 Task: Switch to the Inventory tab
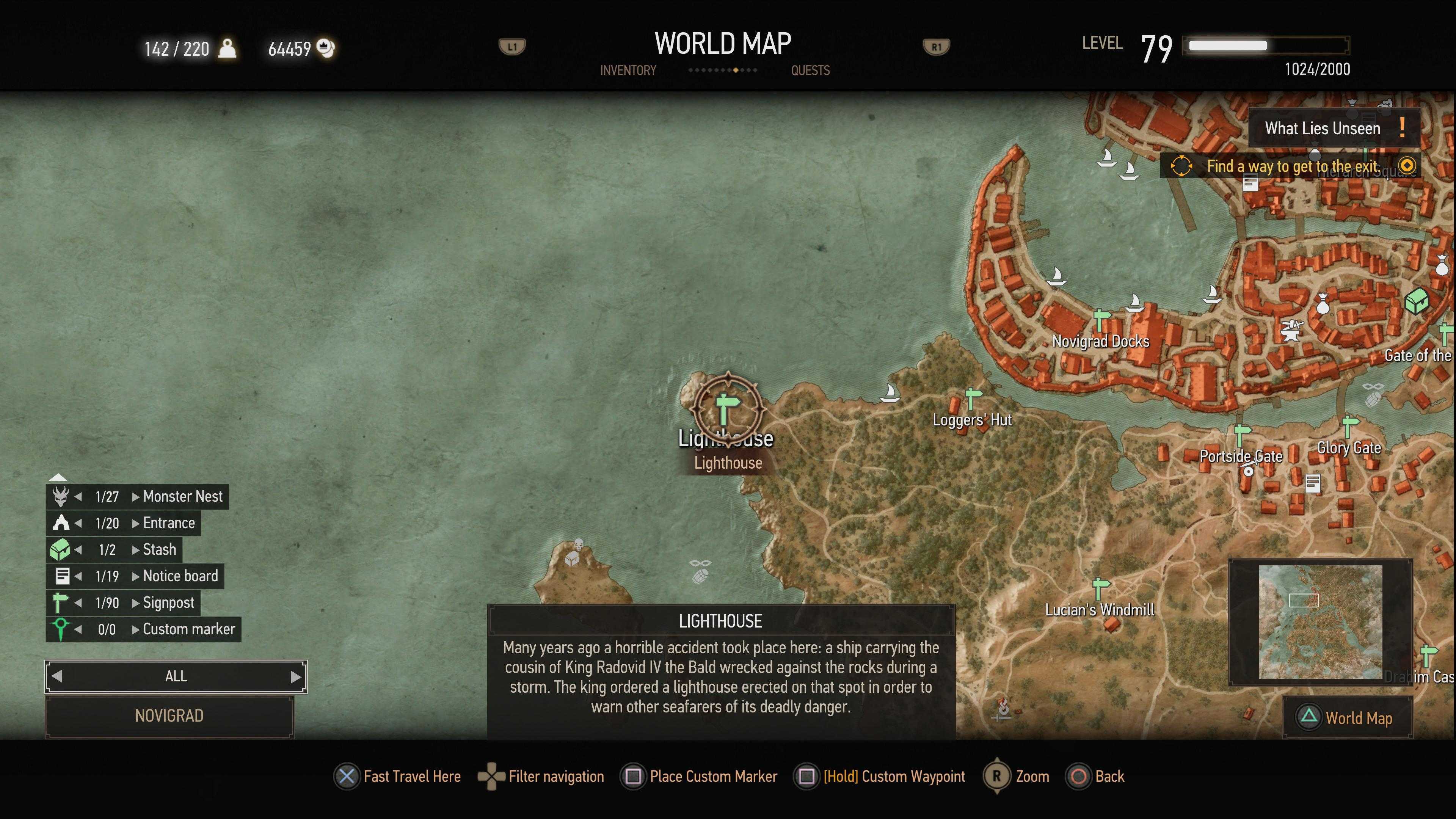pyautogui.click(x=628, y=70)
